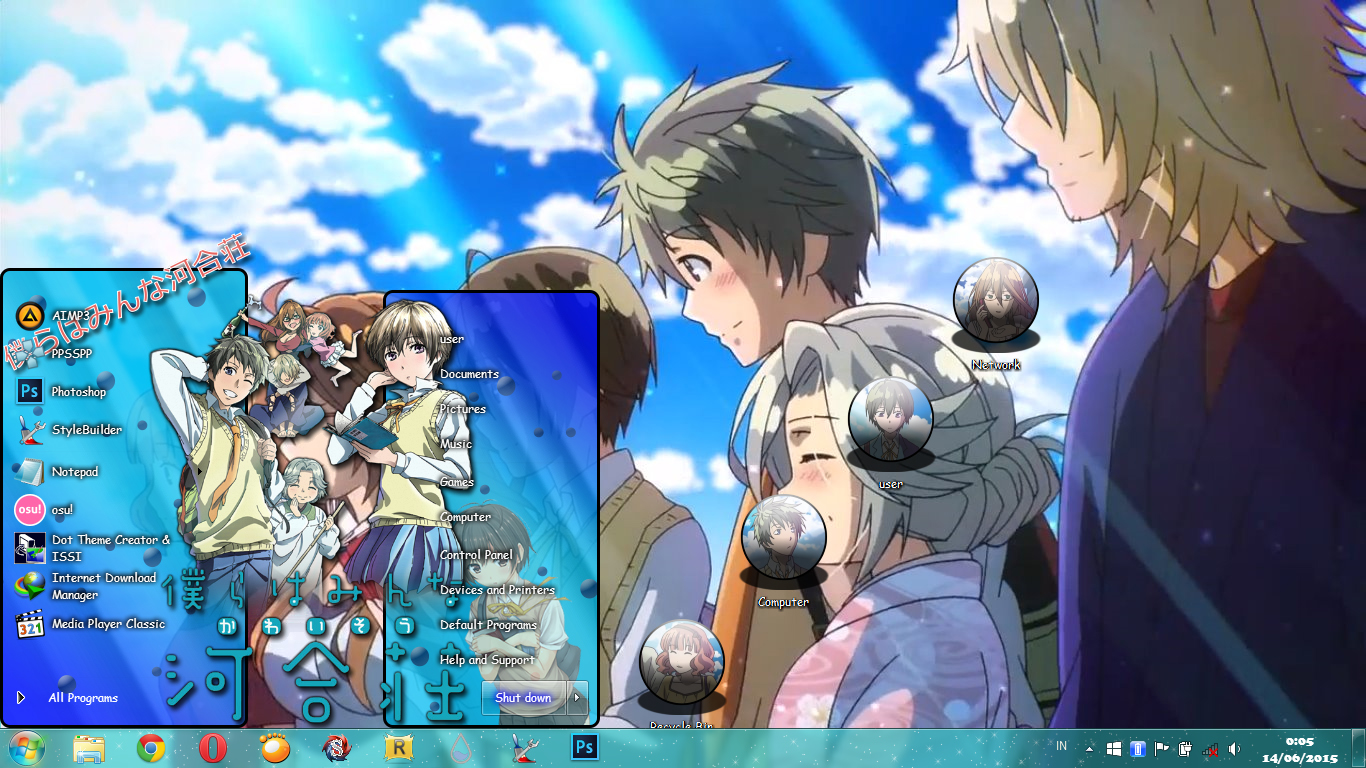Select Pictures in the Start menu
This screenshot has width=1366, height=768.
click(x=461, y=408)
